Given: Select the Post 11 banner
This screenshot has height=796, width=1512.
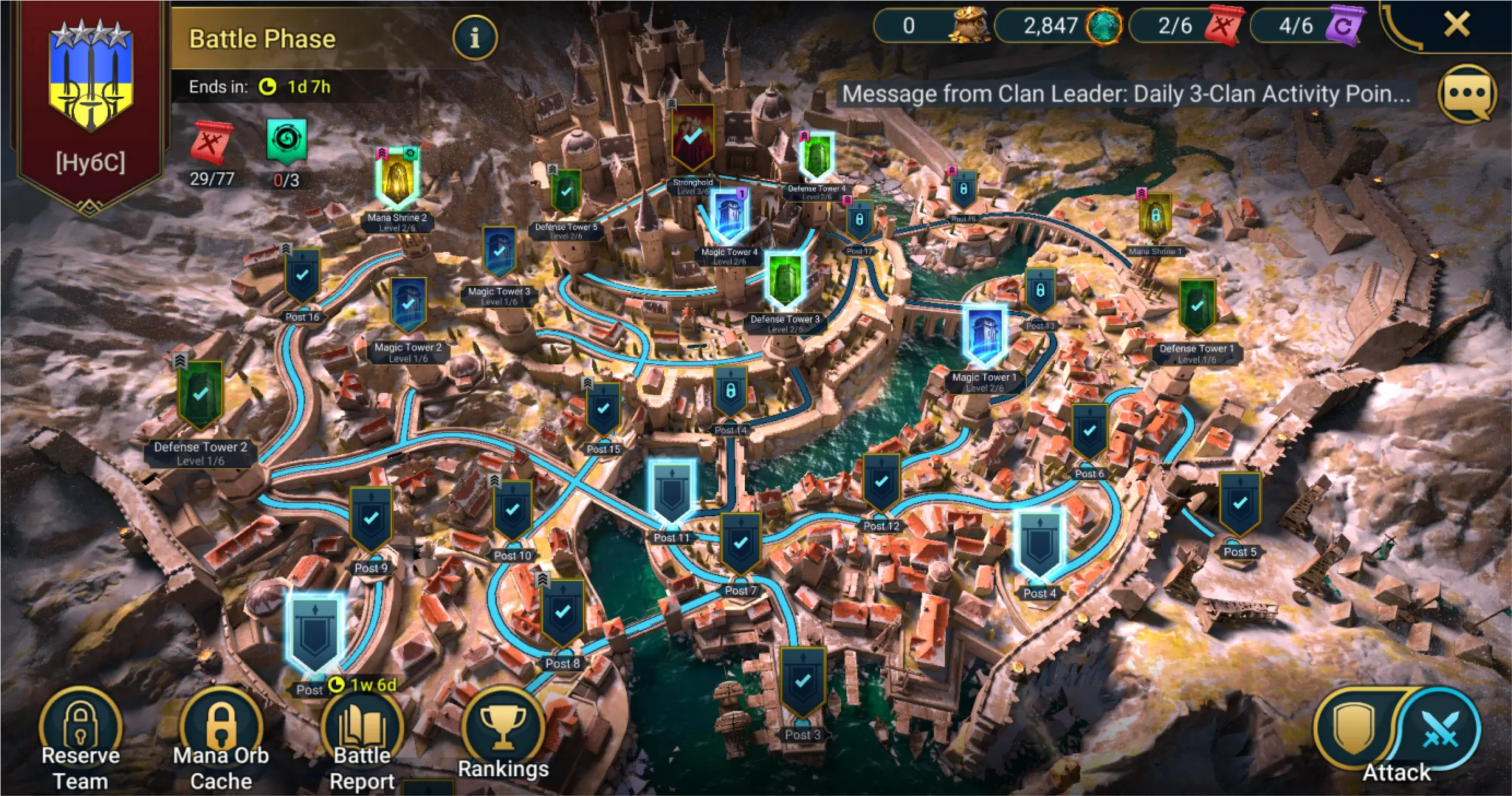Looking at the screenshot, I should (x=672, y=492).
